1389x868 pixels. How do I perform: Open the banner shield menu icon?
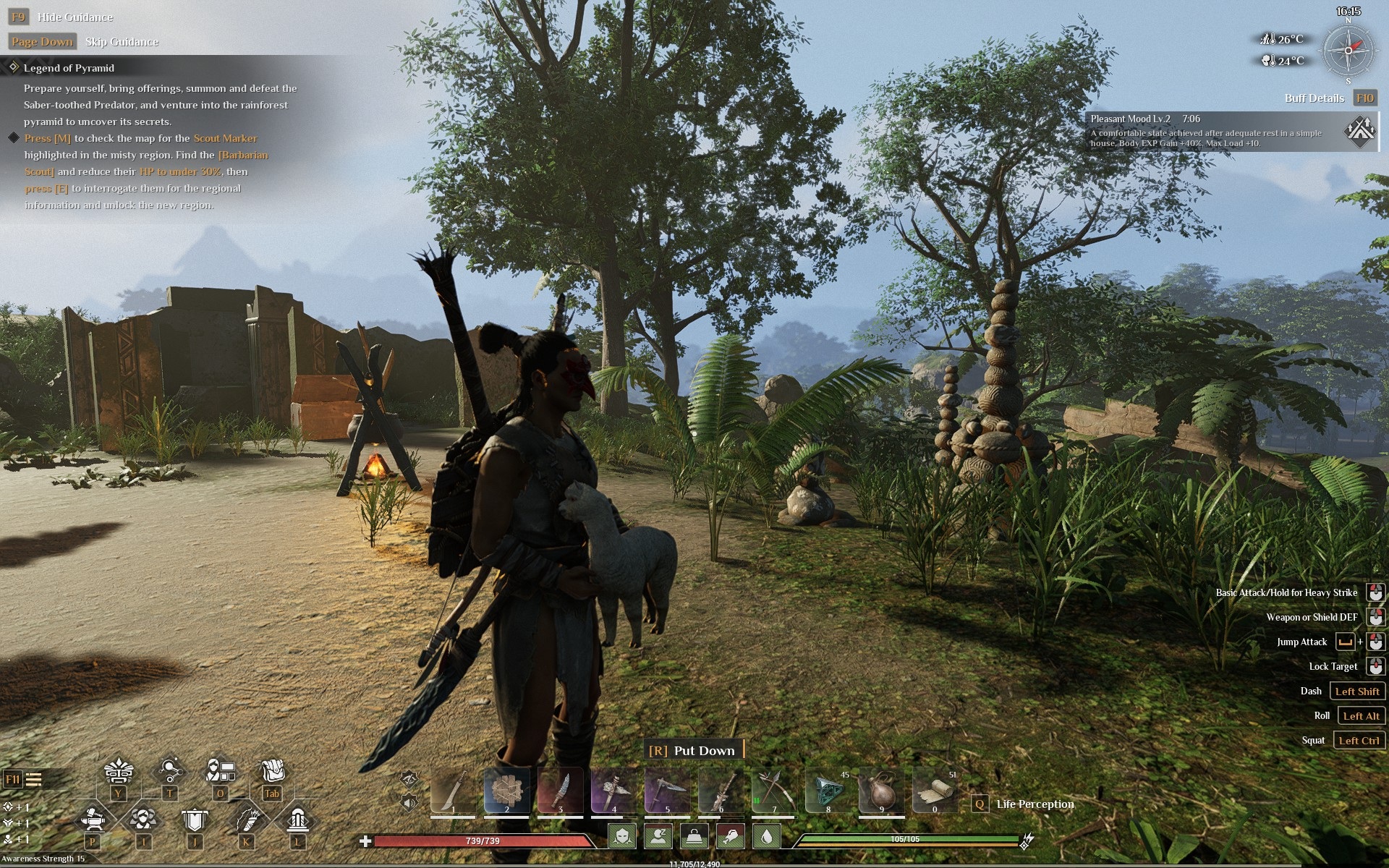click(x=195, y=820)
